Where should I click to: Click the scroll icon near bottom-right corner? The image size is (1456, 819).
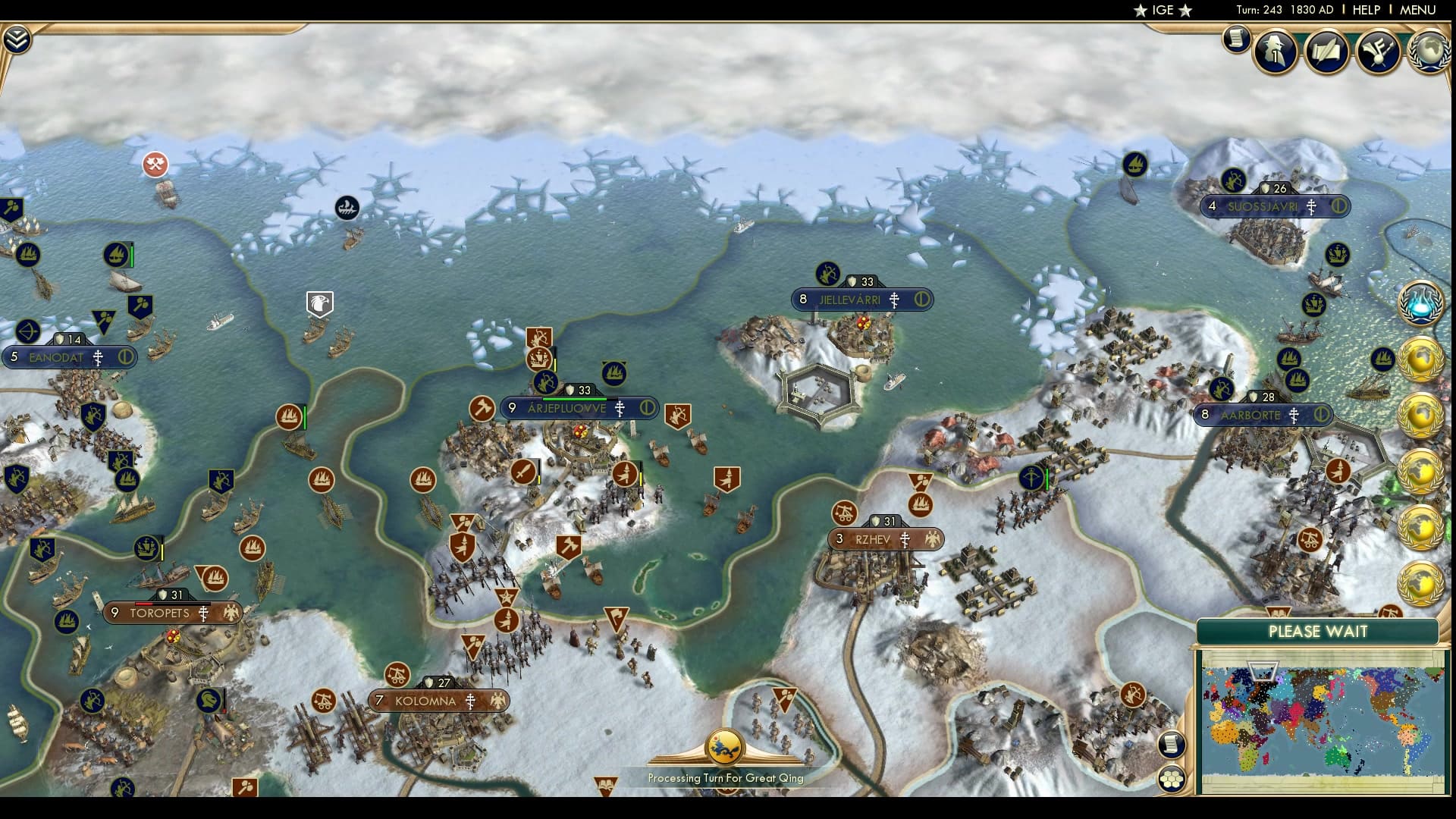(x=1172, y=743)
